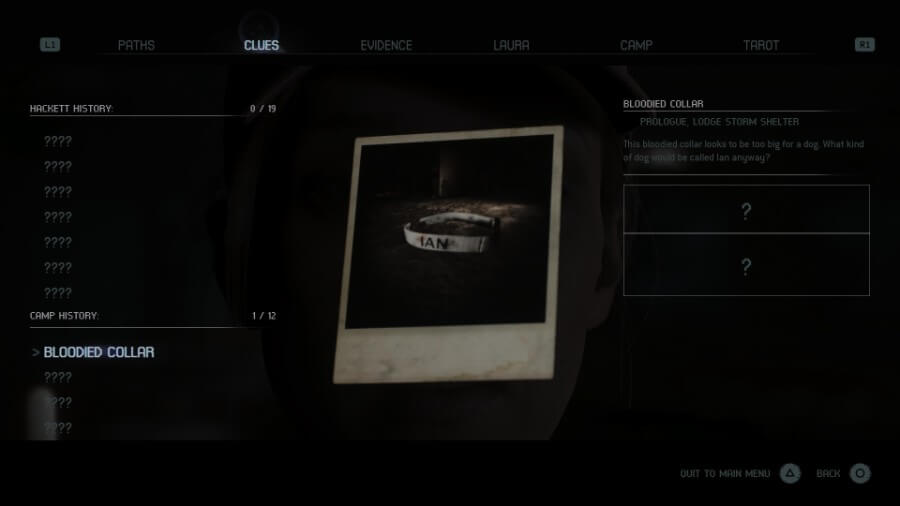Screen dimensions: 900x506
Task: Show the Tarot tab
Action: [x=761, y=45]
